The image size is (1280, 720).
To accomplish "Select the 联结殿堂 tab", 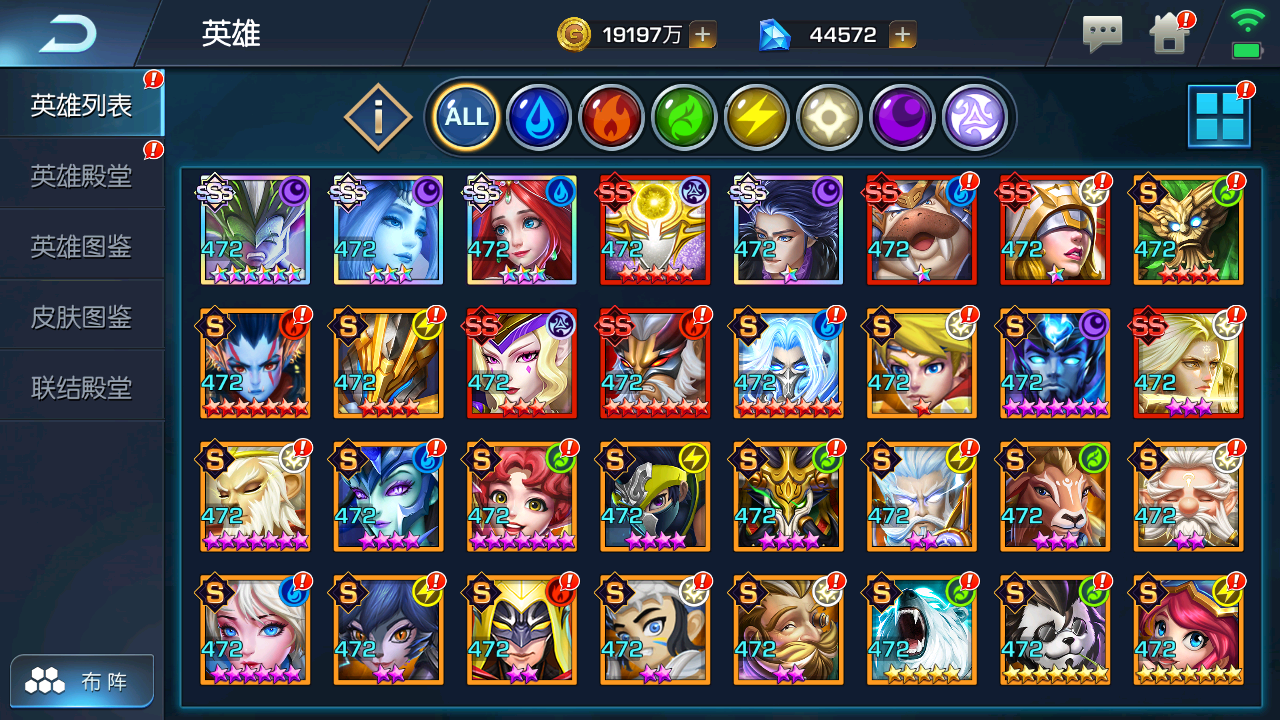I will [x=81, y=387].
